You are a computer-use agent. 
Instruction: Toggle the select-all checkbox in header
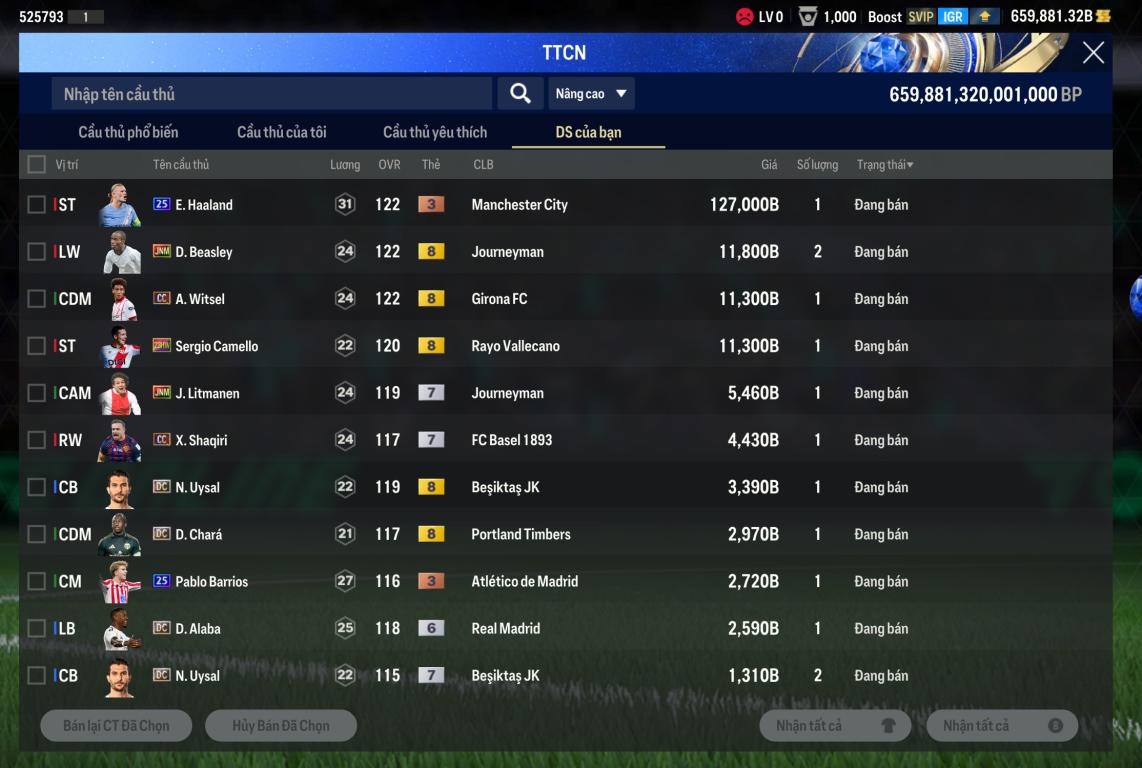37,164
